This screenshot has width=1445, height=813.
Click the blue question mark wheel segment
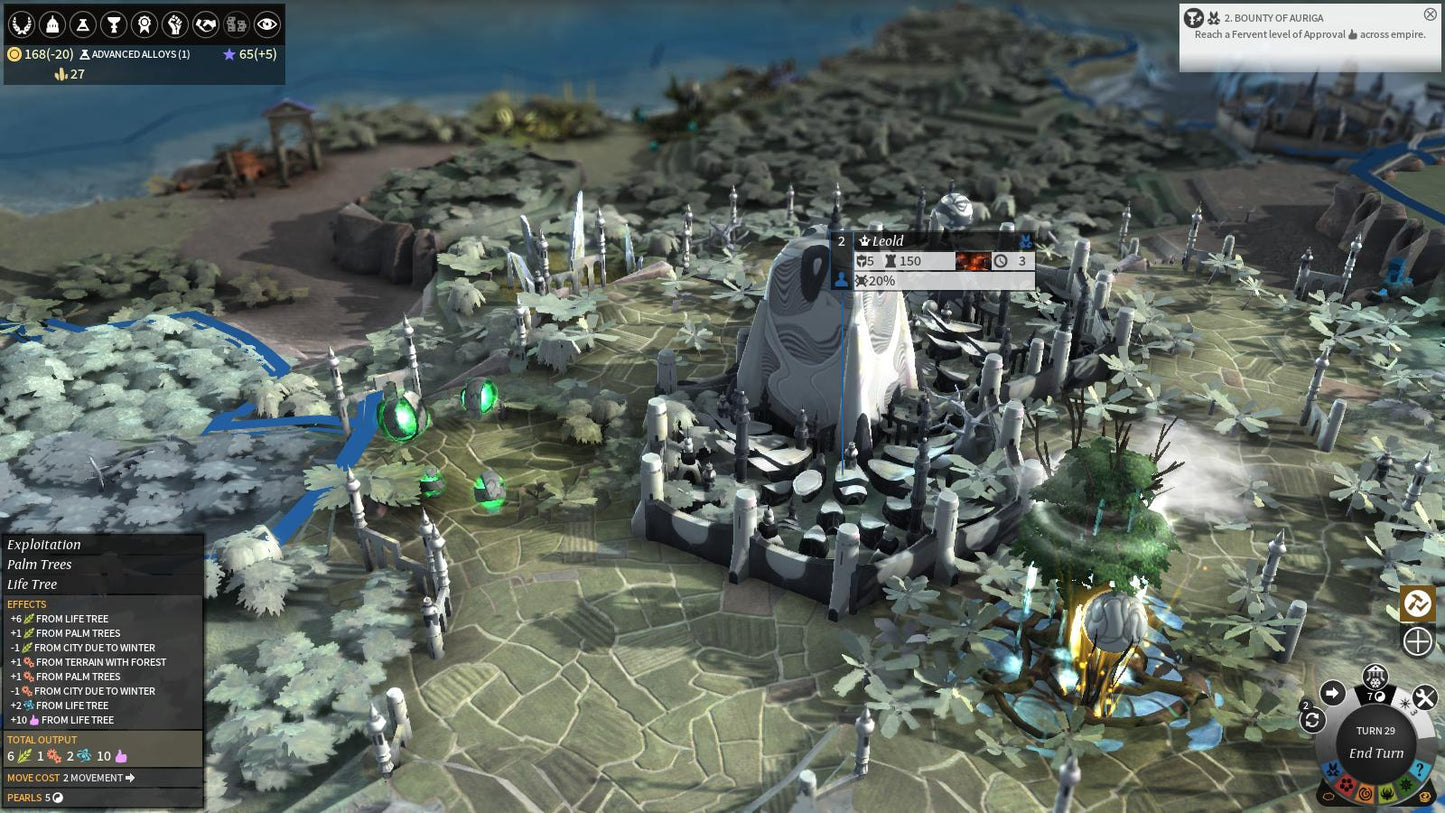pyautogui.click(x=1418, y=770)
